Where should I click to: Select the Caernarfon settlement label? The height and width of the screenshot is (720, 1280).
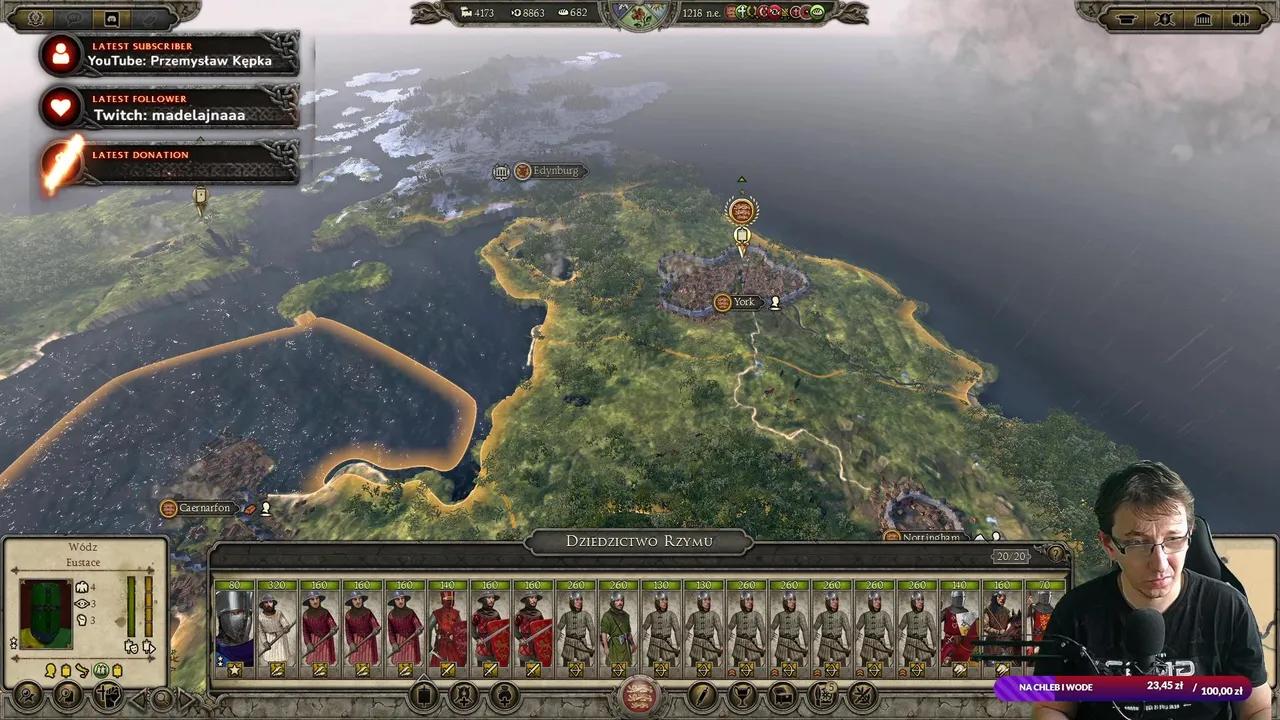click(204, 508)
